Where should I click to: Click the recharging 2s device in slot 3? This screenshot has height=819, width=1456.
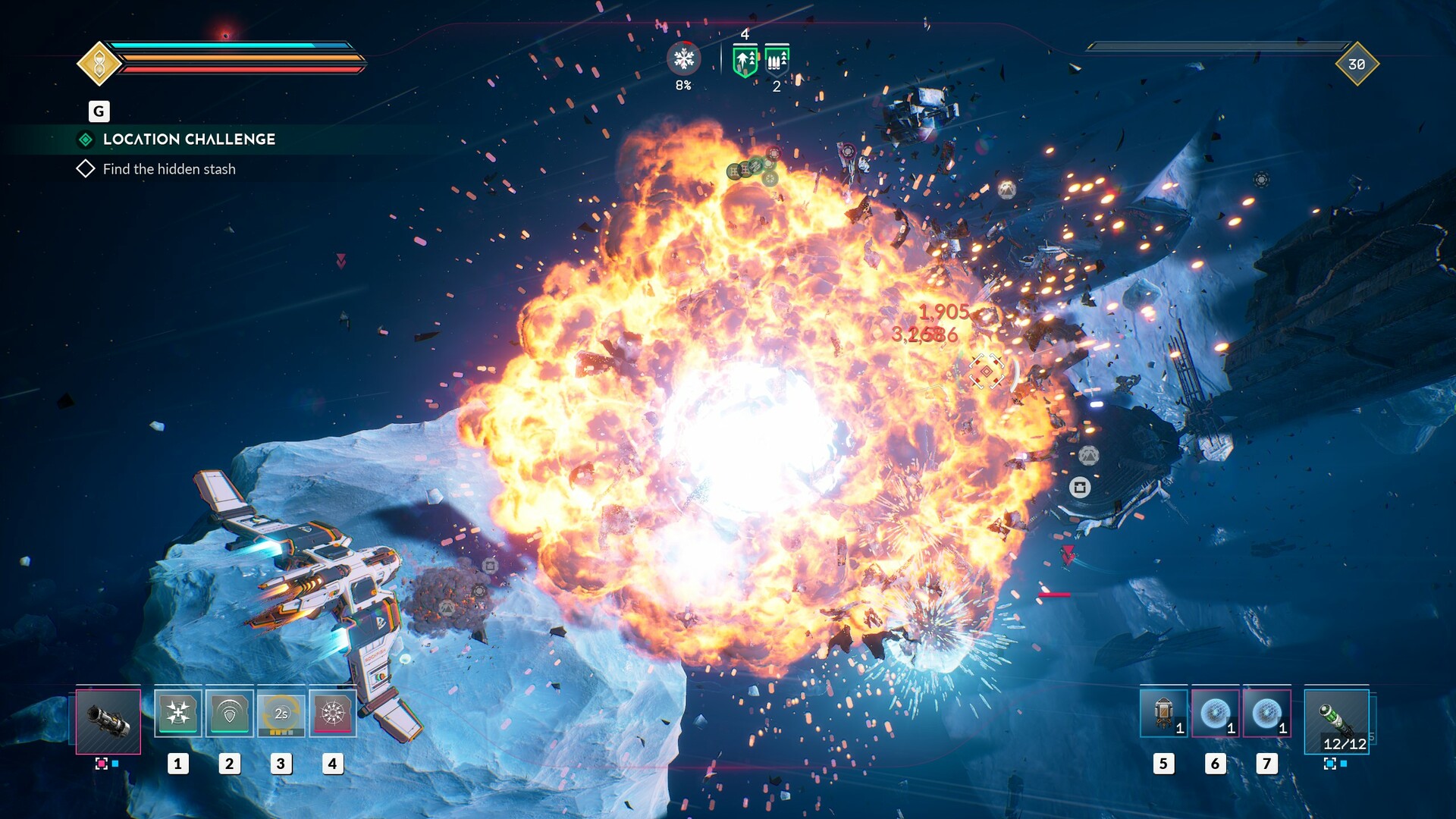[x=281, y=714]
